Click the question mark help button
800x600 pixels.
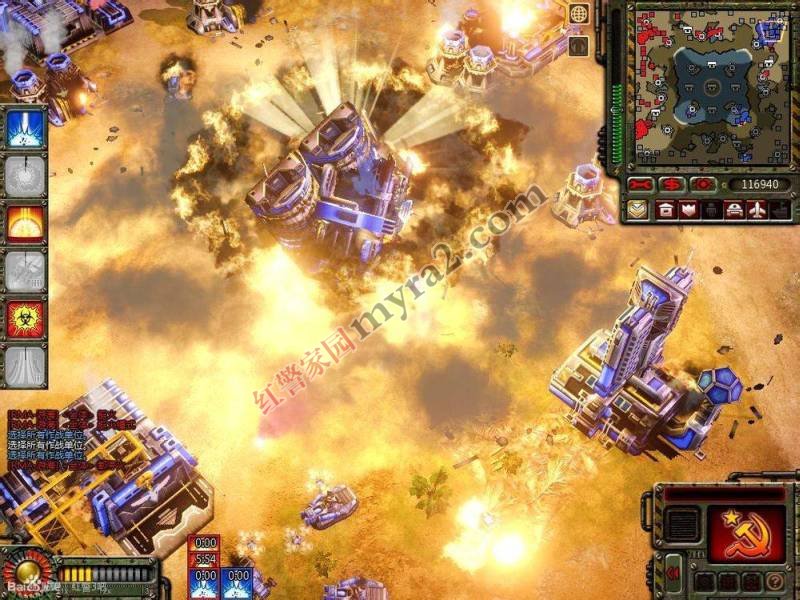click(x=773, y=580)
